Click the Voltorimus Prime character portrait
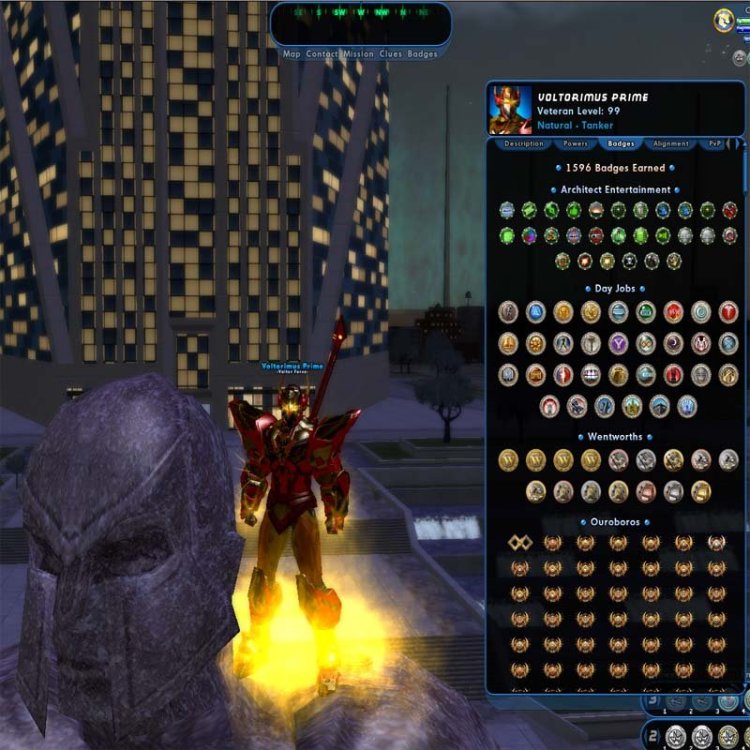Viewport: 750px width, 750px height. tap(510, 111)
